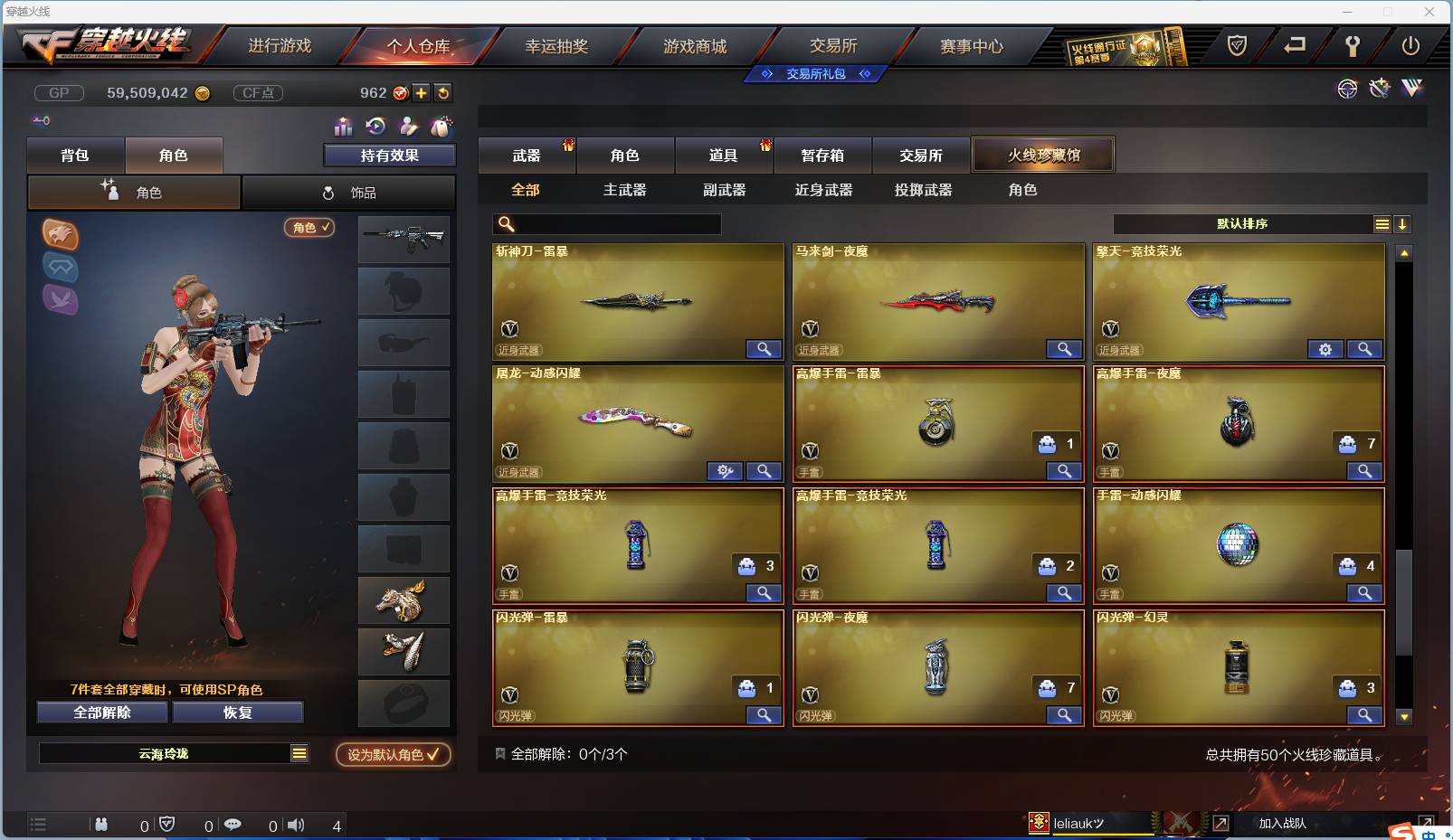Switch to the 游戏商城 menu tab
1453x840 pixels.
tap(697, 45)
